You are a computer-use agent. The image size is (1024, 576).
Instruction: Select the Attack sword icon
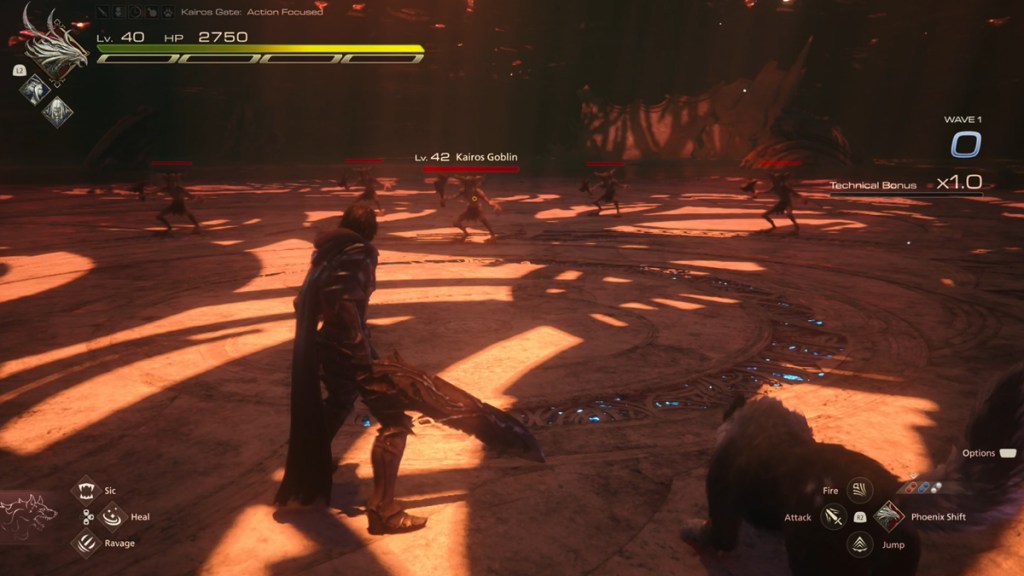point(833,517)
